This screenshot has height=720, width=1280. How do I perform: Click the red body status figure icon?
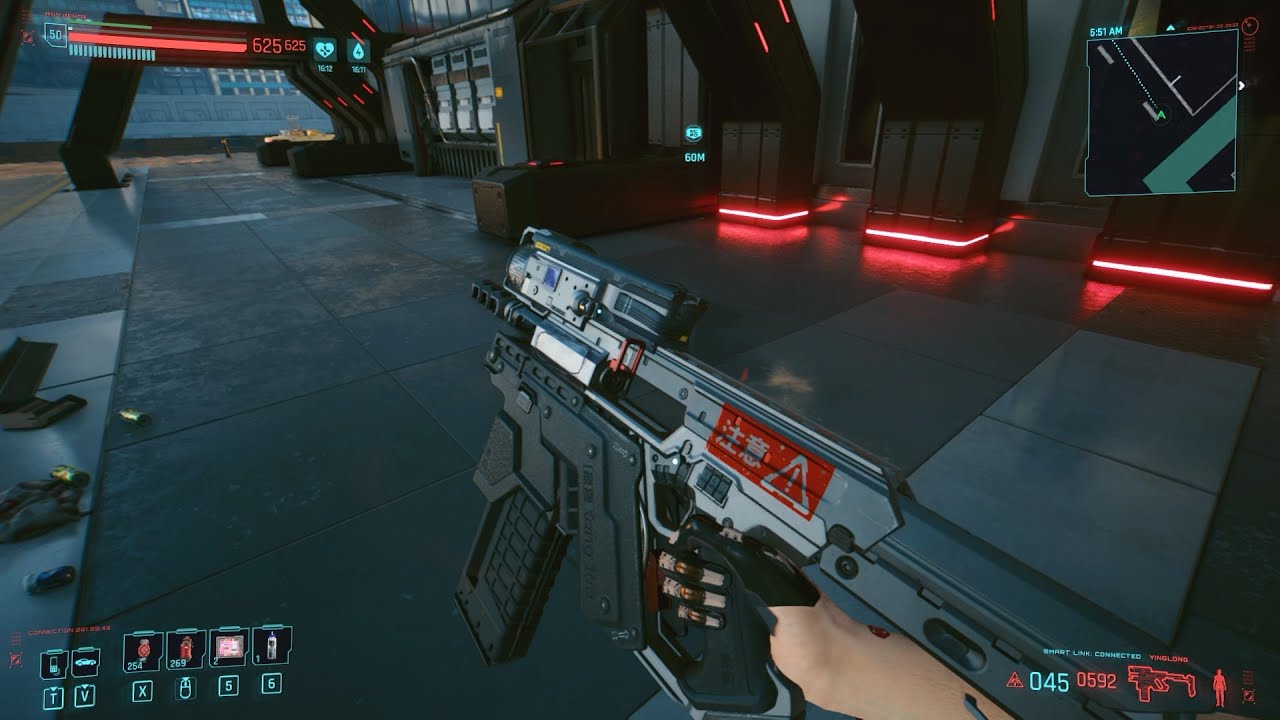[x=1219, y=686]
